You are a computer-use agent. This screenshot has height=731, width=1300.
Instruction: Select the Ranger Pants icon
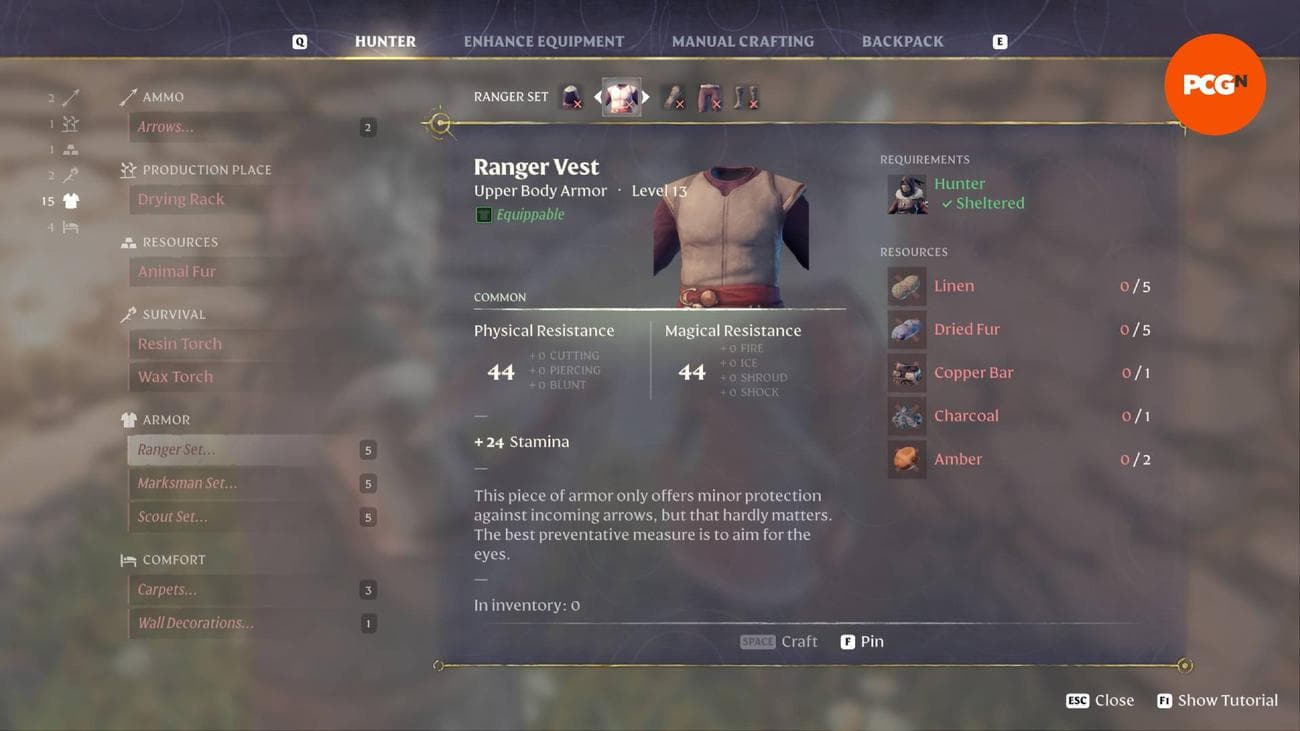710,96
